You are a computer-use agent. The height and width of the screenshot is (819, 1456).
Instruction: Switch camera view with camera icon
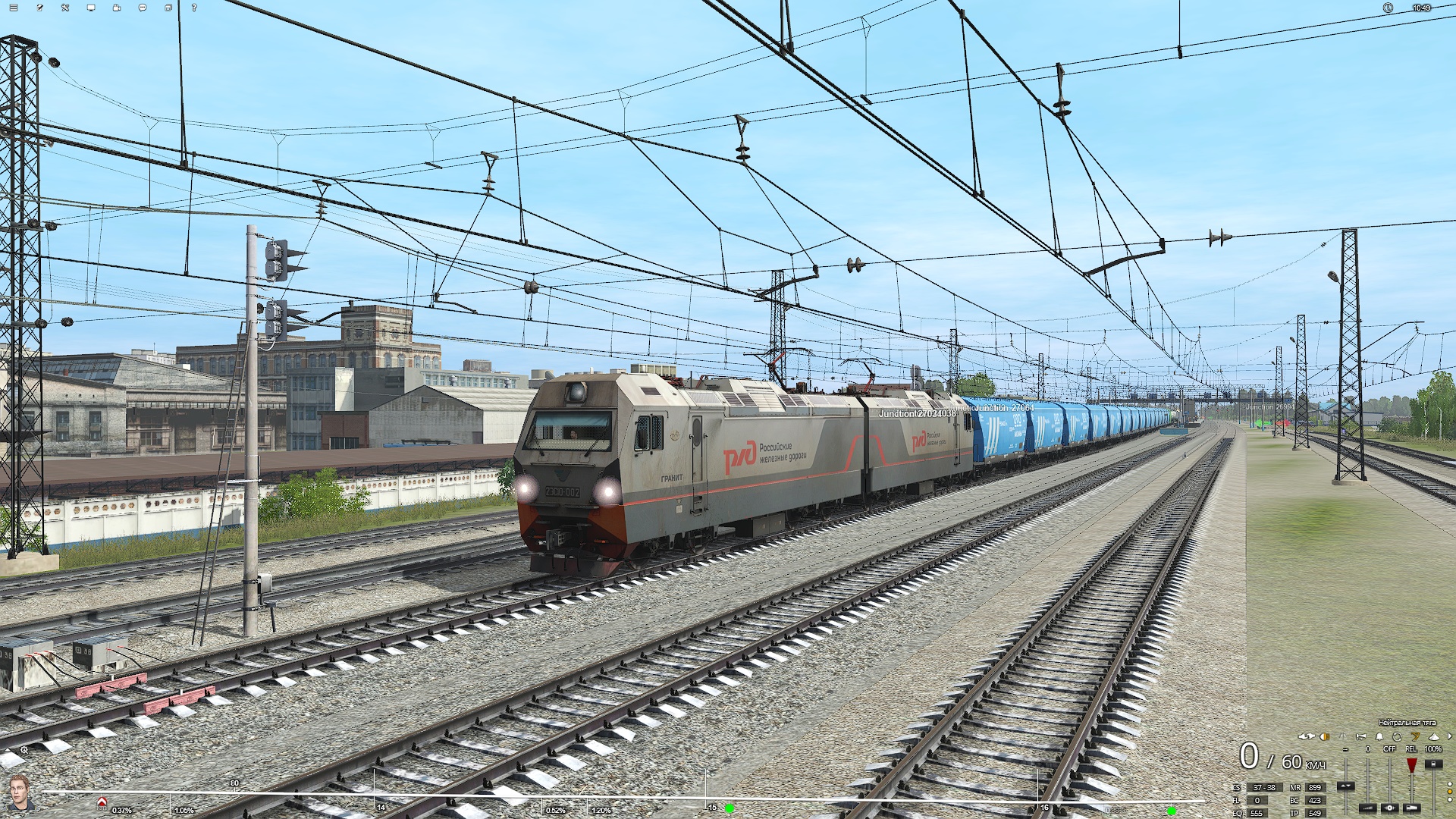click(117, 8)
